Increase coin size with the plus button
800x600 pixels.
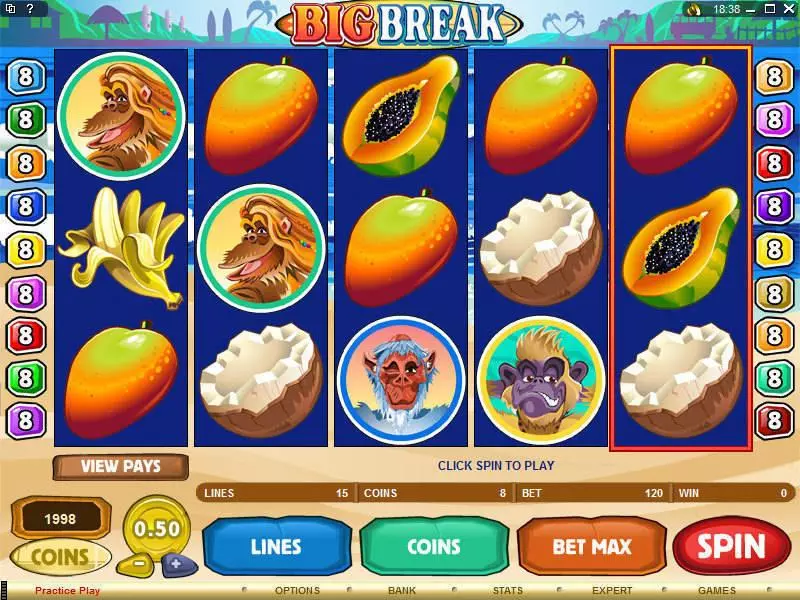click(x=176, y=563)
